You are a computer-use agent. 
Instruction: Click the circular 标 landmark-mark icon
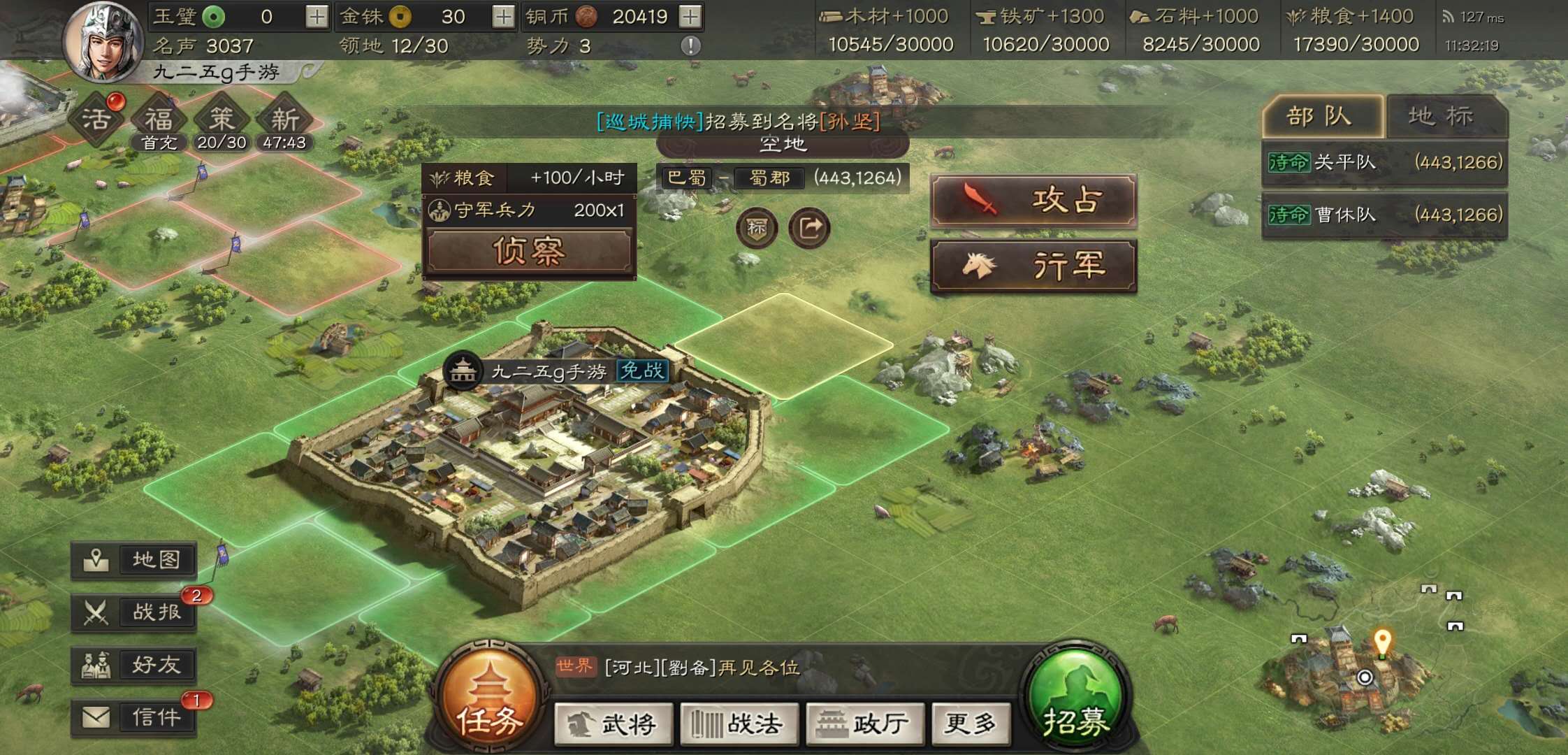[755, 228]
